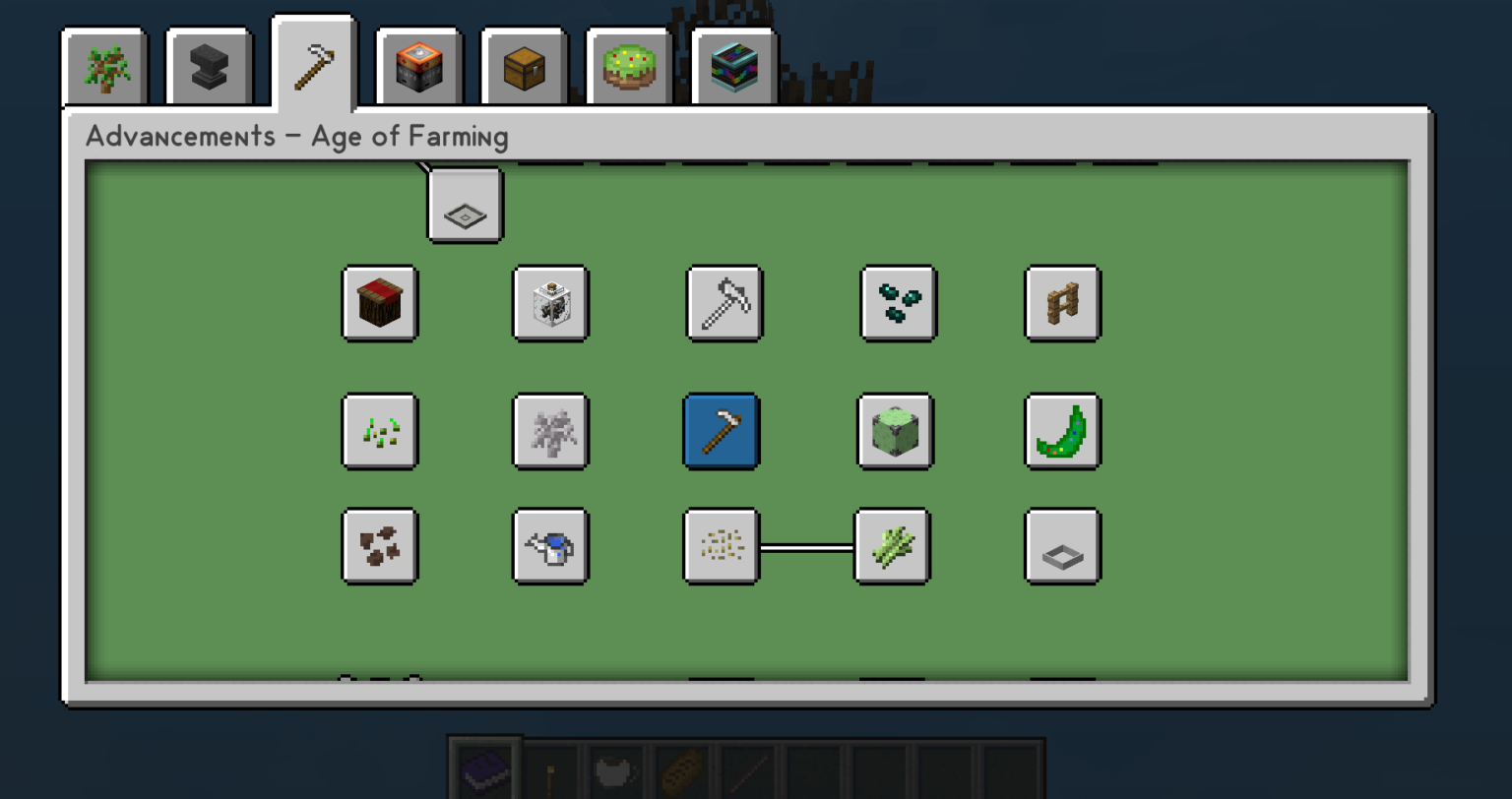Open the sugar cane advancement
1512x799 pixels.
[892, 547]
